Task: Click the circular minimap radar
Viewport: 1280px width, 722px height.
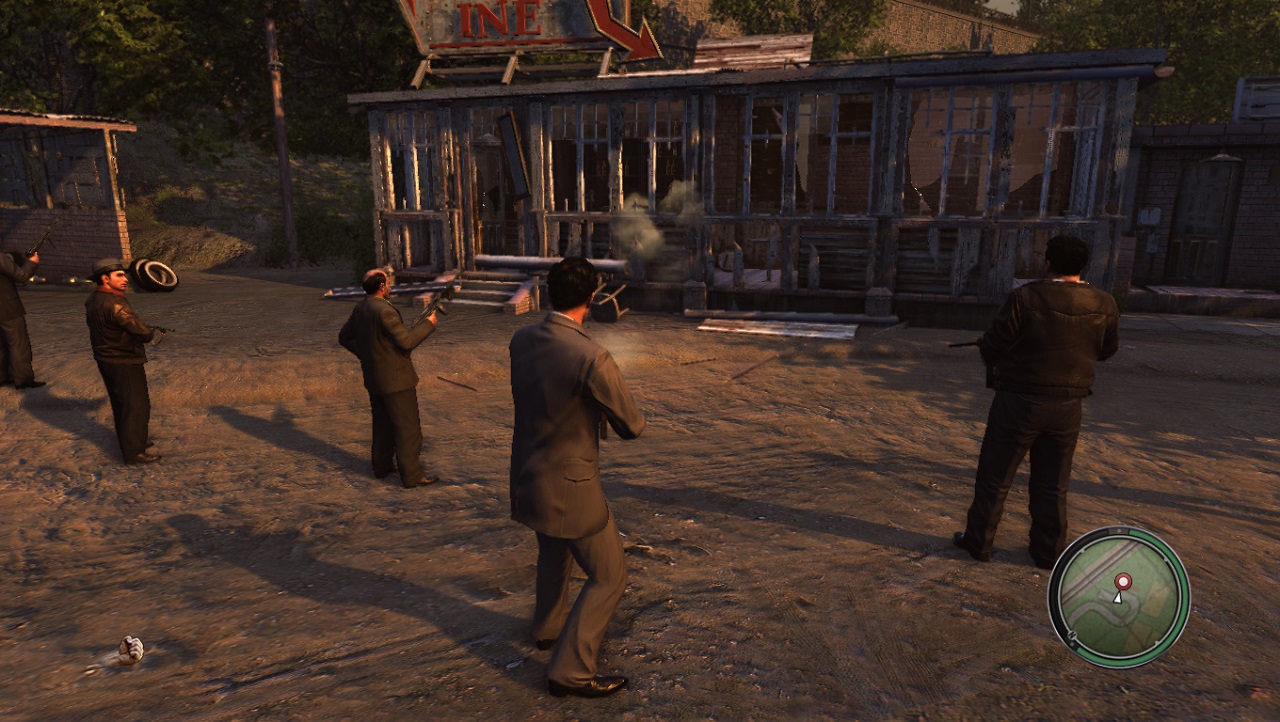Action: pos(1118,597)
